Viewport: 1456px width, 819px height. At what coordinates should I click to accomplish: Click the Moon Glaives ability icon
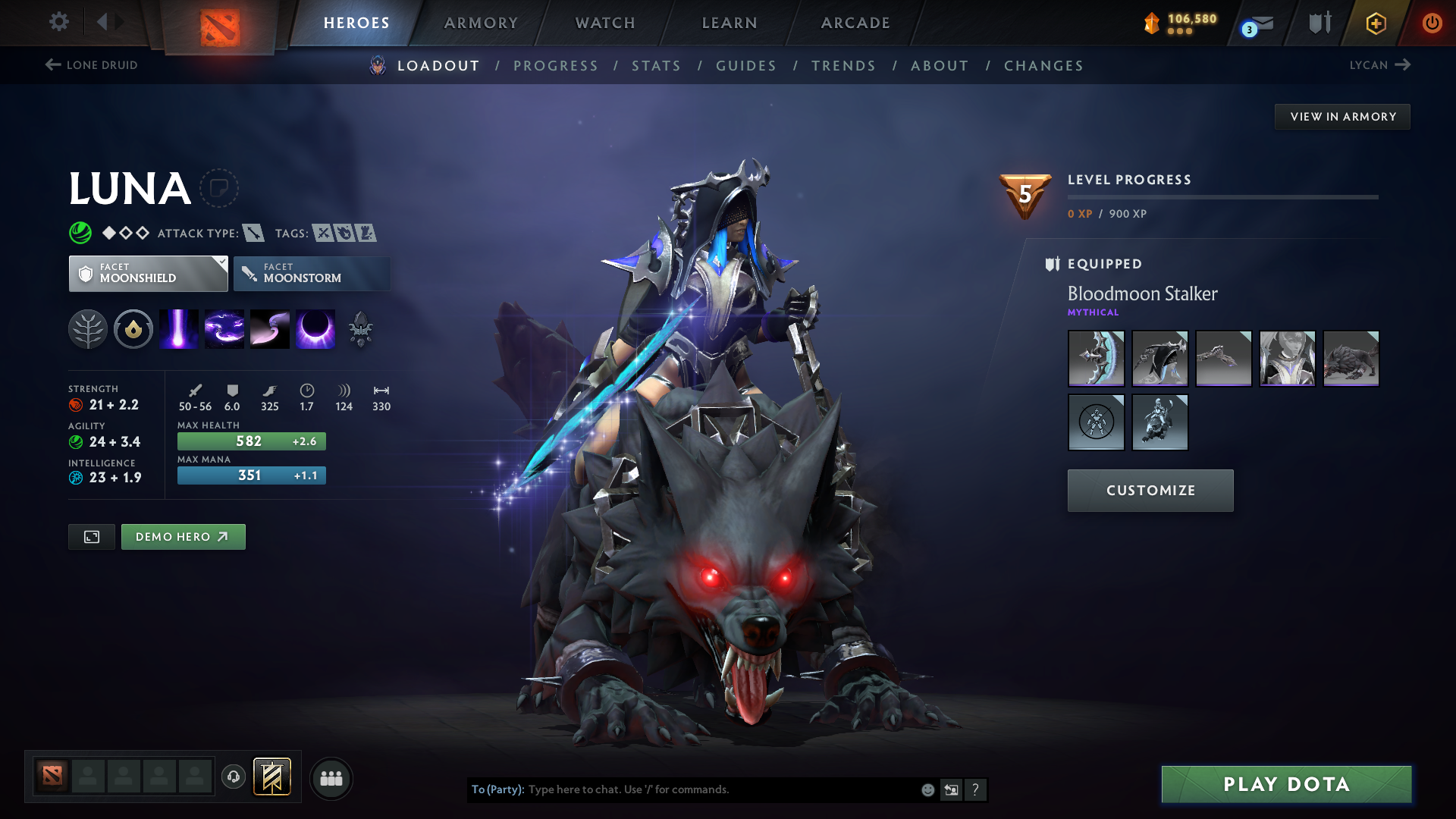pos(224,328)
